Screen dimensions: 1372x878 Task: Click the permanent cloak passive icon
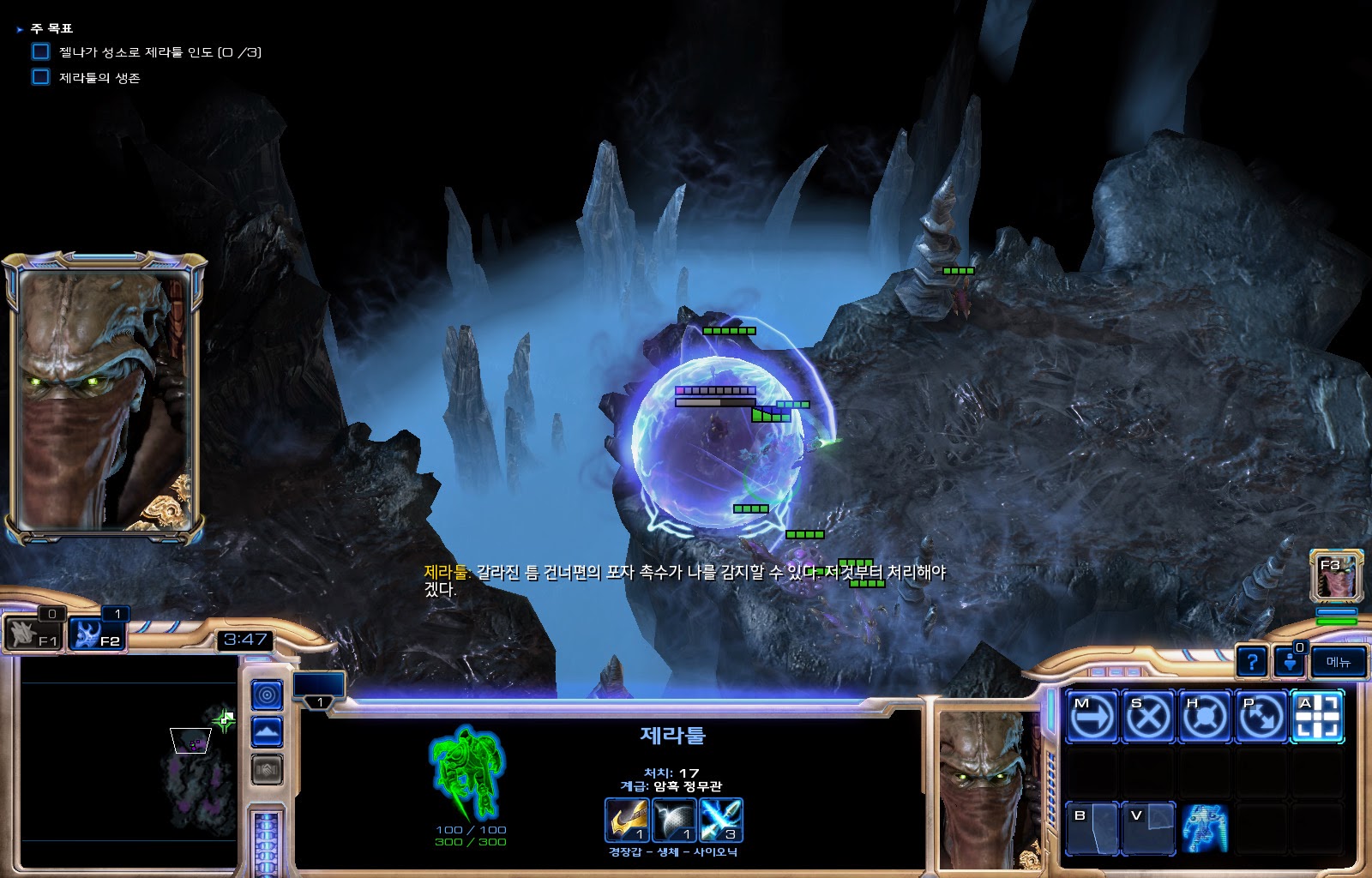[1204, 828]
